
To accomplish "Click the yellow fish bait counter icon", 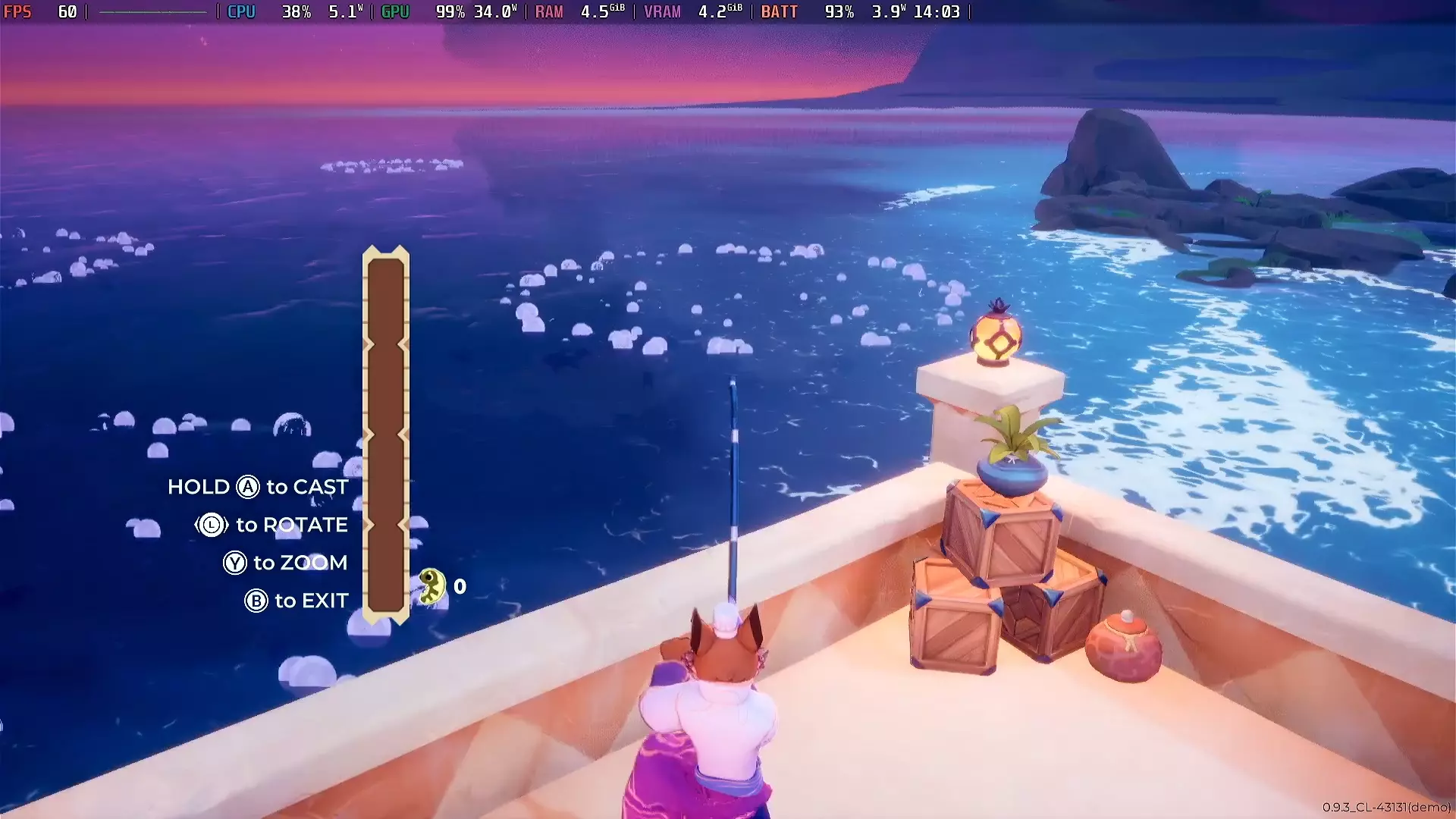I will 431,586.
